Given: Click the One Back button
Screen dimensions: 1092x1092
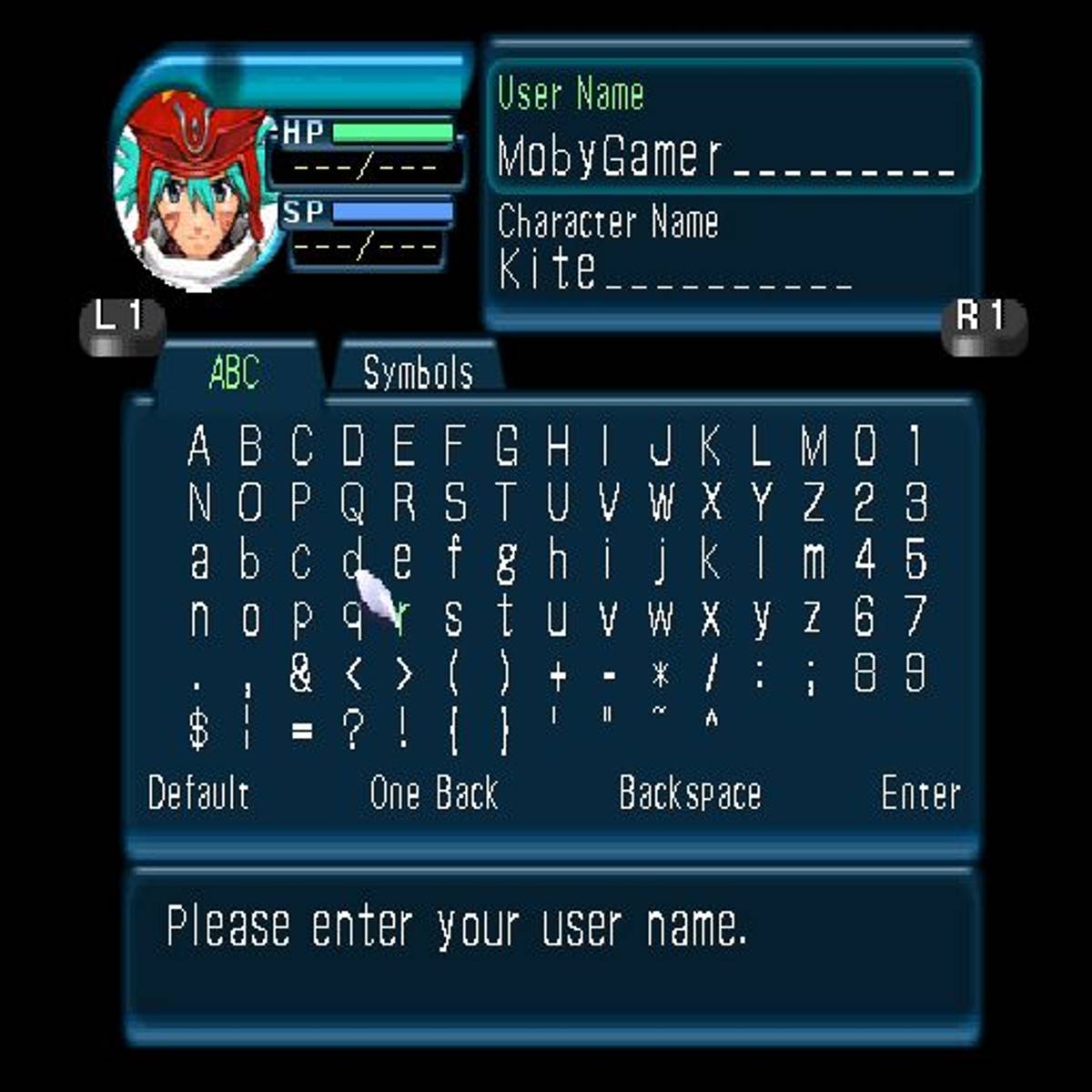Looking at the screenshot, I should (x=434, y=794).
